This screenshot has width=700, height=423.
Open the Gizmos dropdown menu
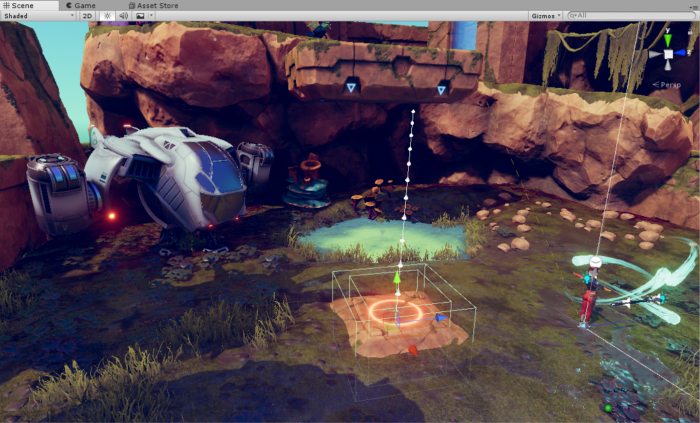(546, 16)
